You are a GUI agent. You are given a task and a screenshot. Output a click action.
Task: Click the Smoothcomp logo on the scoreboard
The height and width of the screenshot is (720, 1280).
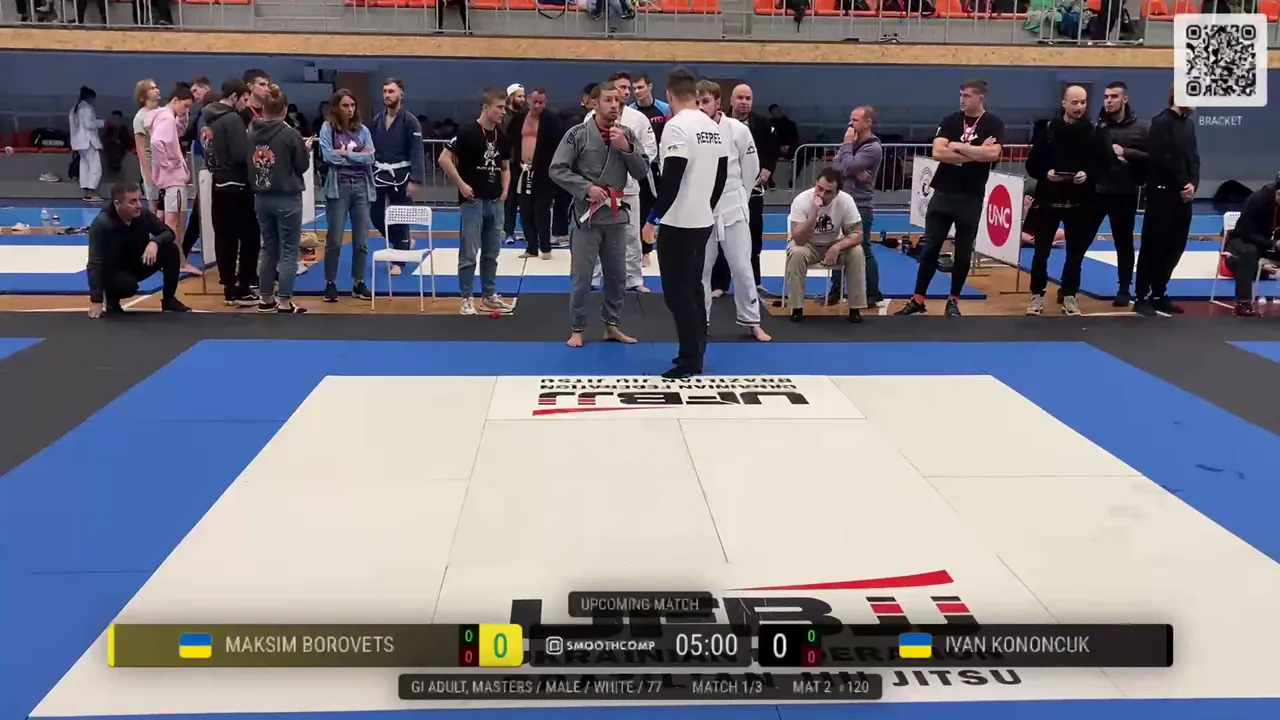coord(601,646)
